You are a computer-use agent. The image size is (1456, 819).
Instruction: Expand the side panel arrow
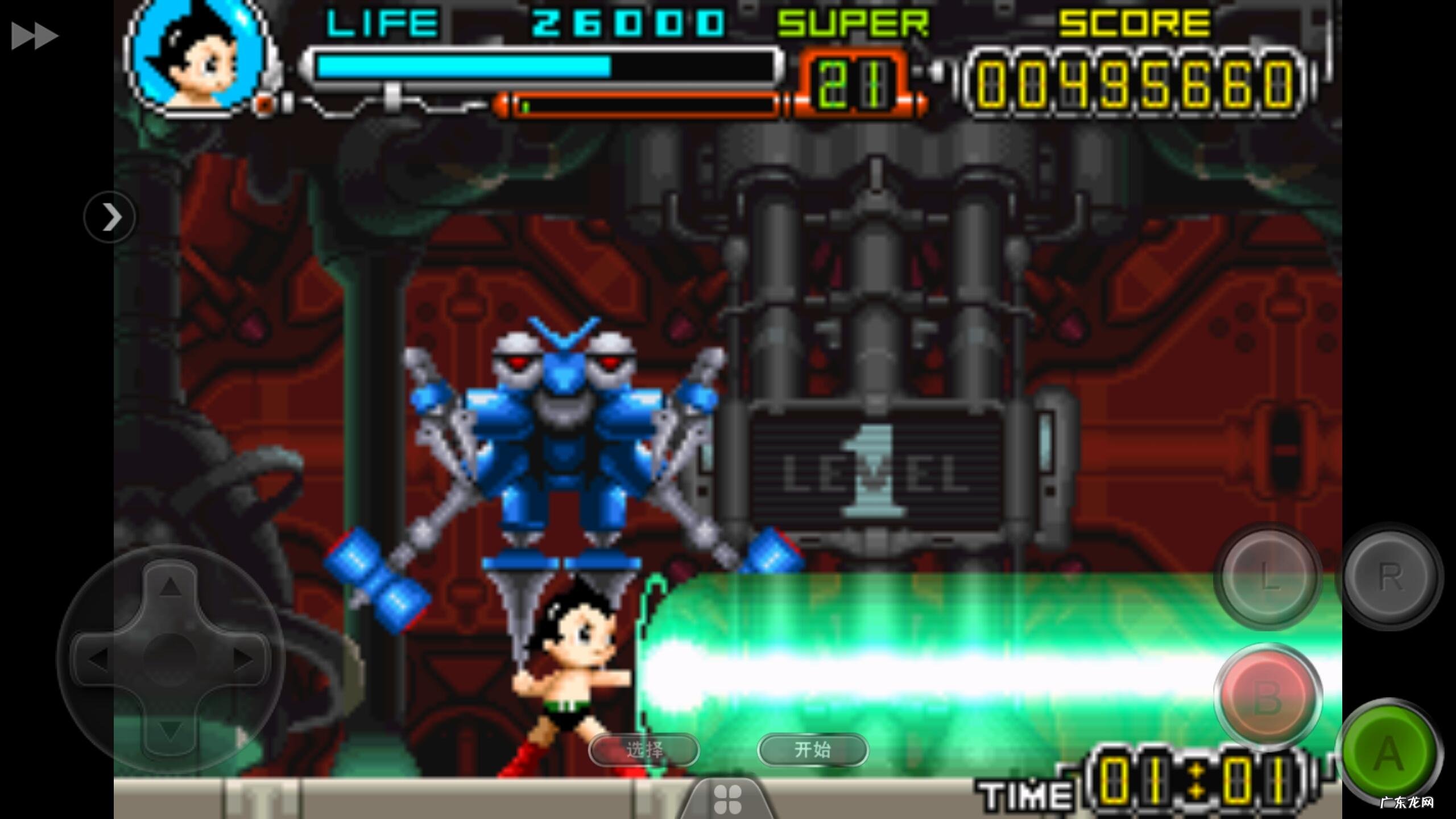tap(110, 217)
